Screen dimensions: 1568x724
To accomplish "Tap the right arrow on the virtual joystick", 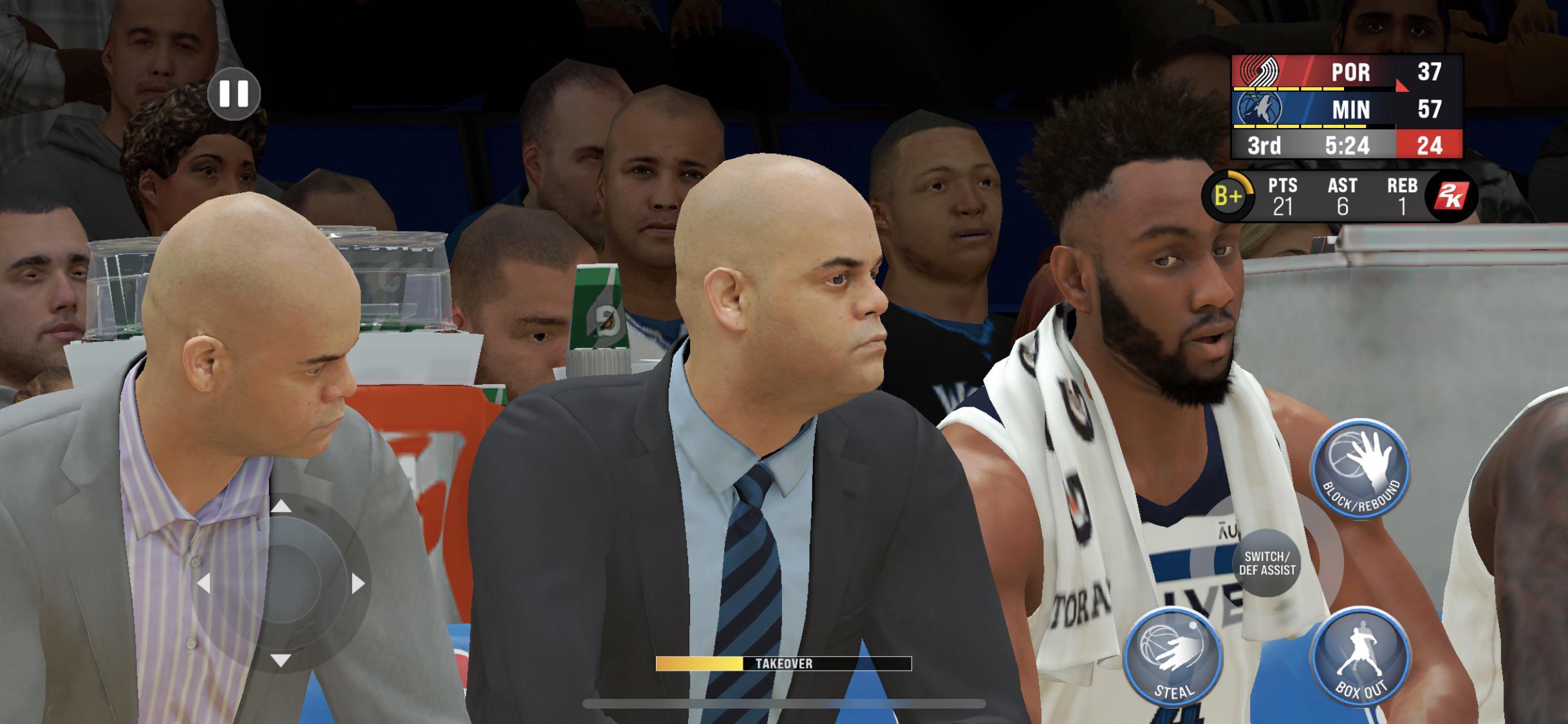I will (x=358, y=584).
